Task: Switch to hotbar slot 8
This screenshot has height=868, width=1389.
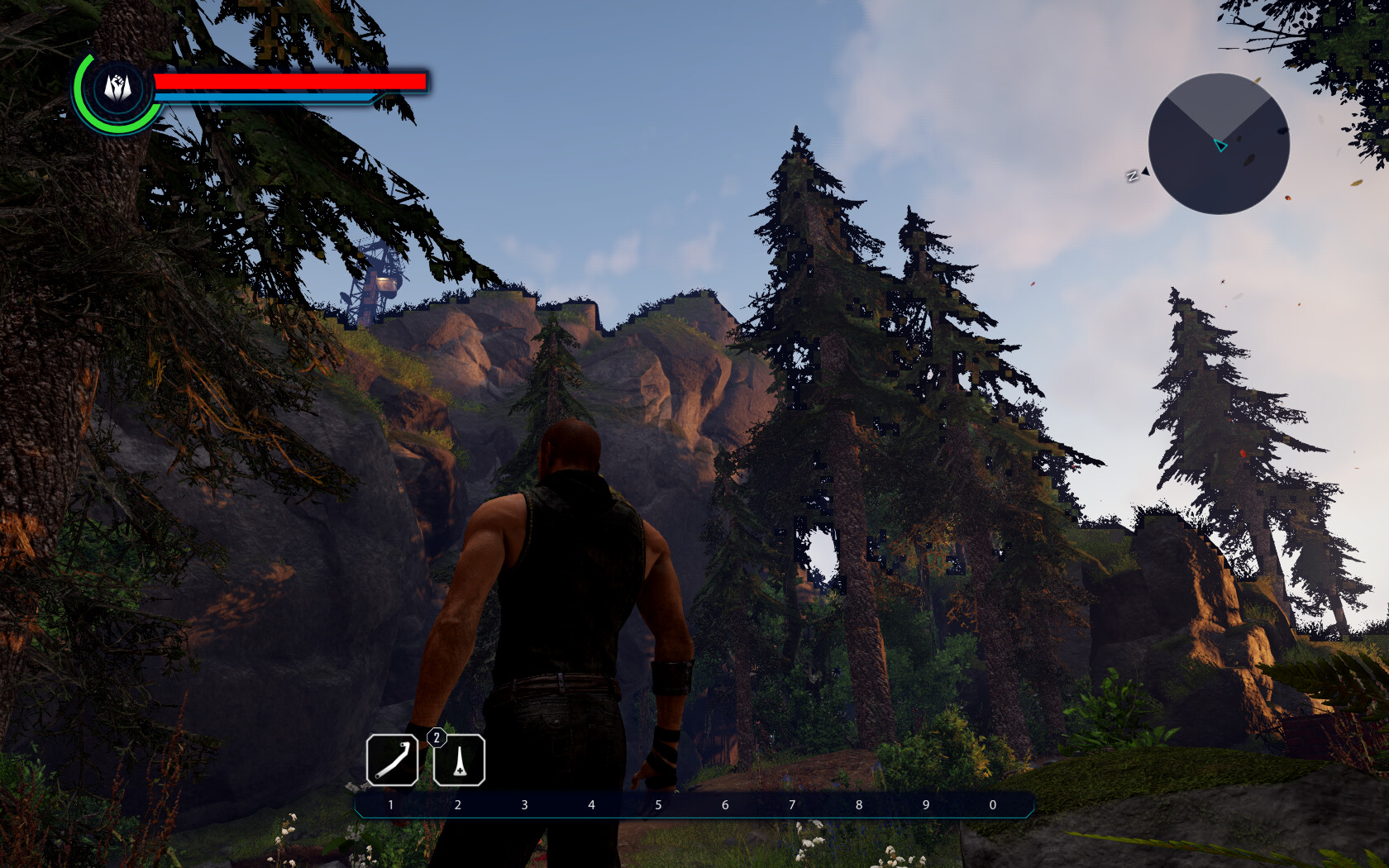Action: point(858,804)
